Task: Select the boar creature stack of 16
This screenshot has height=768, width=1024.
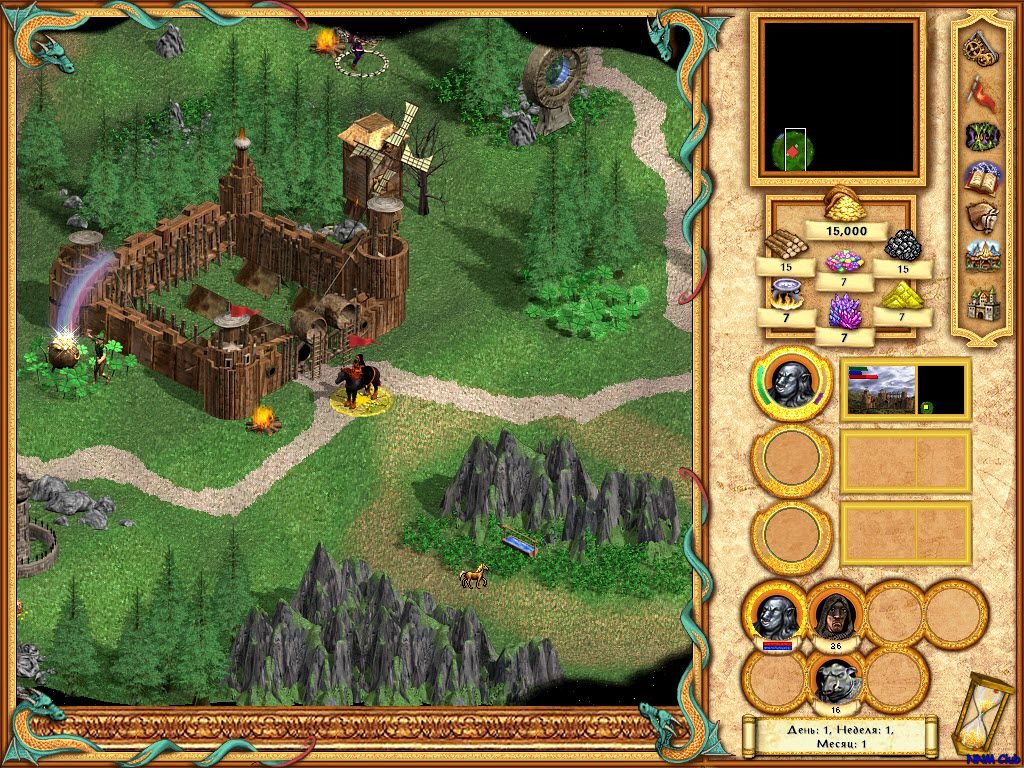Action: (x=835, y=682)
